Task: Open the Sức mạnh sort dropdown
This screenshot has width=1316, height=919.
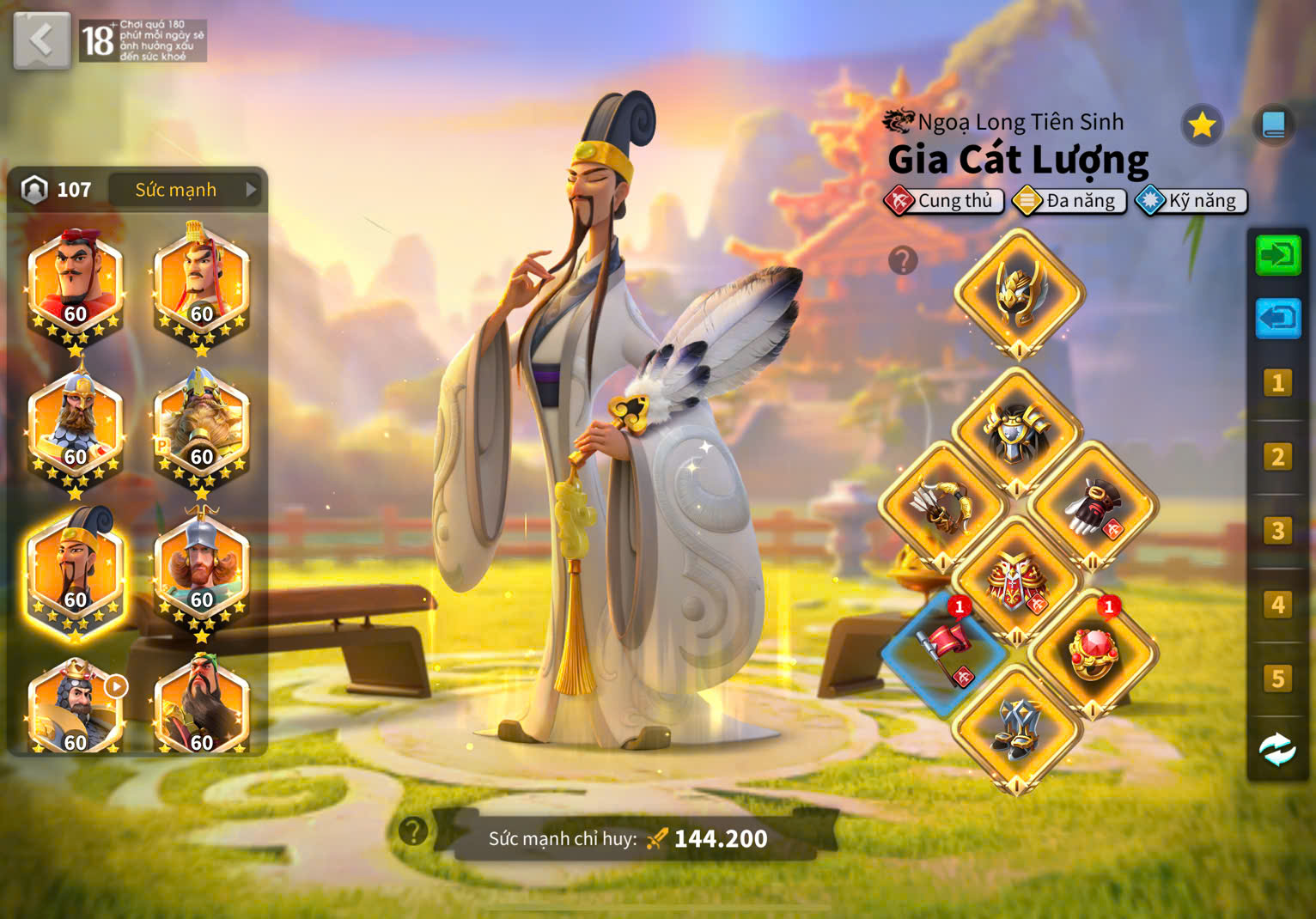Action: coord(186,190)
